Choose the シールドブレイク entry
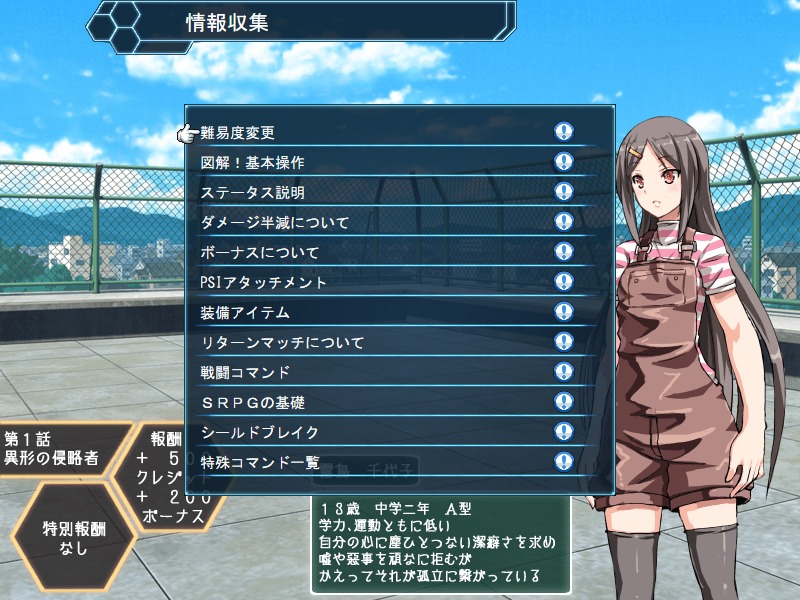The image size is (800, 600). (x=259, y=432)
